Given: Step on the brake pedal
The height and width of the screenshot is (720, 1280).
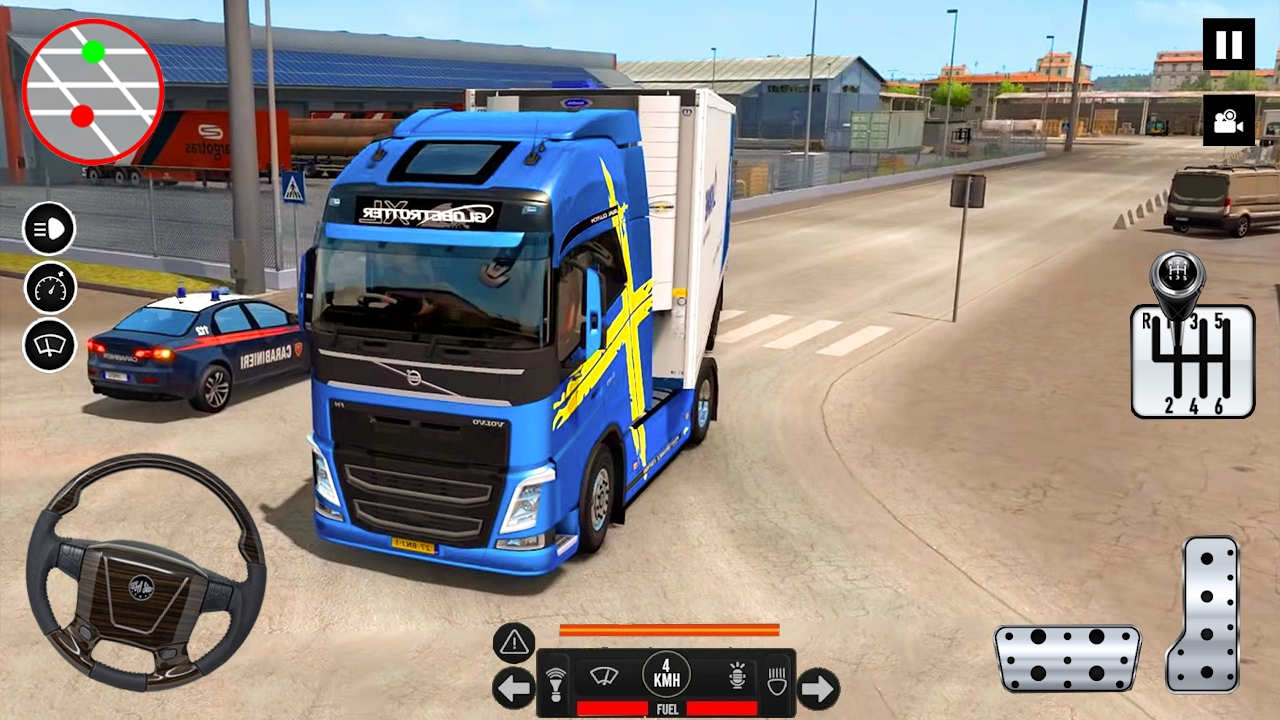Looking at the screenshot, I should [x=1067, y=658].
